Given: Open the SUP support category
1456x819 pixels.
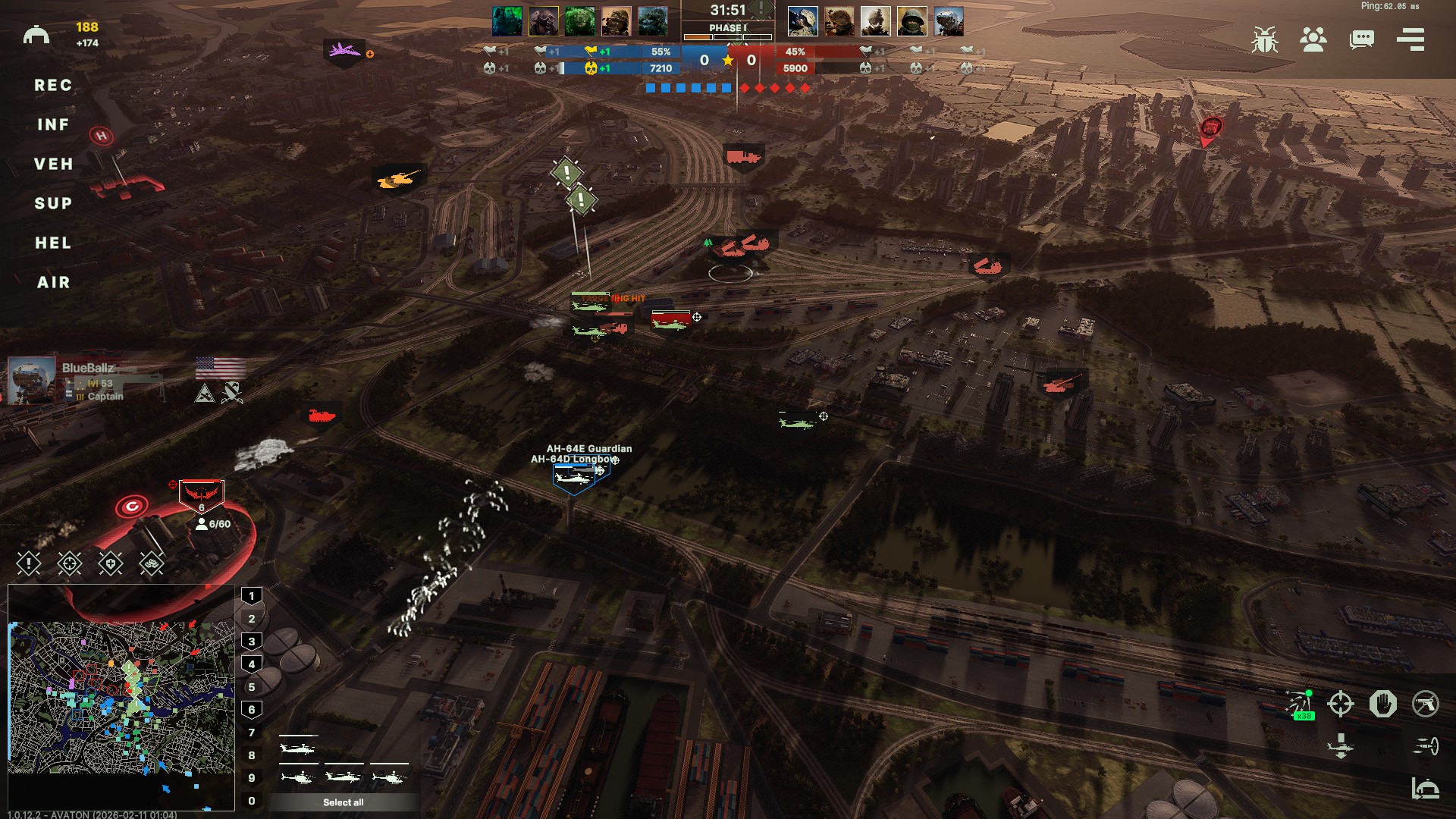Looking at the screenshot, I should coord(53,204).
